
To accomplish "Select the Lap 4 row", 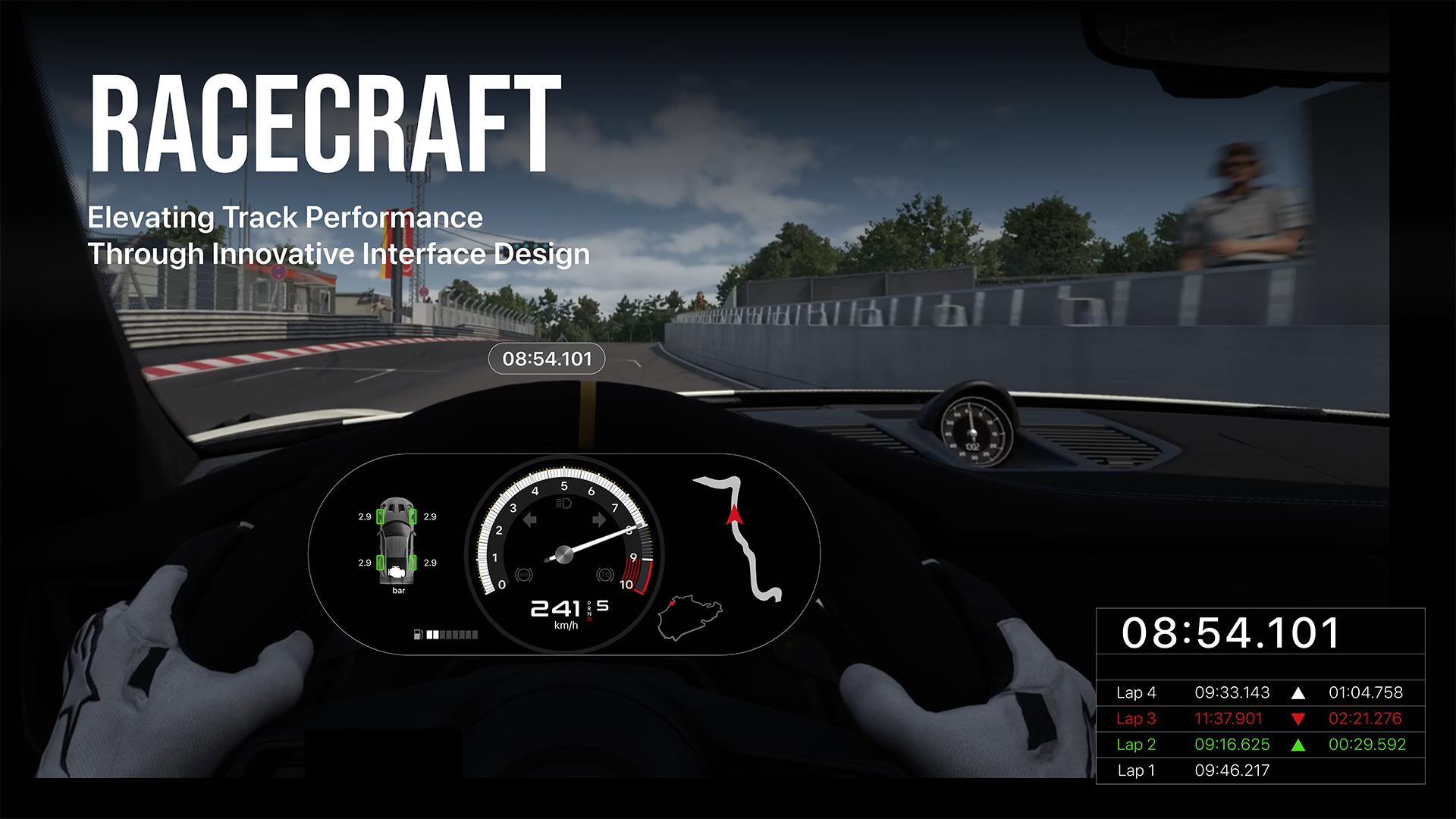I will coord(1260,692).
